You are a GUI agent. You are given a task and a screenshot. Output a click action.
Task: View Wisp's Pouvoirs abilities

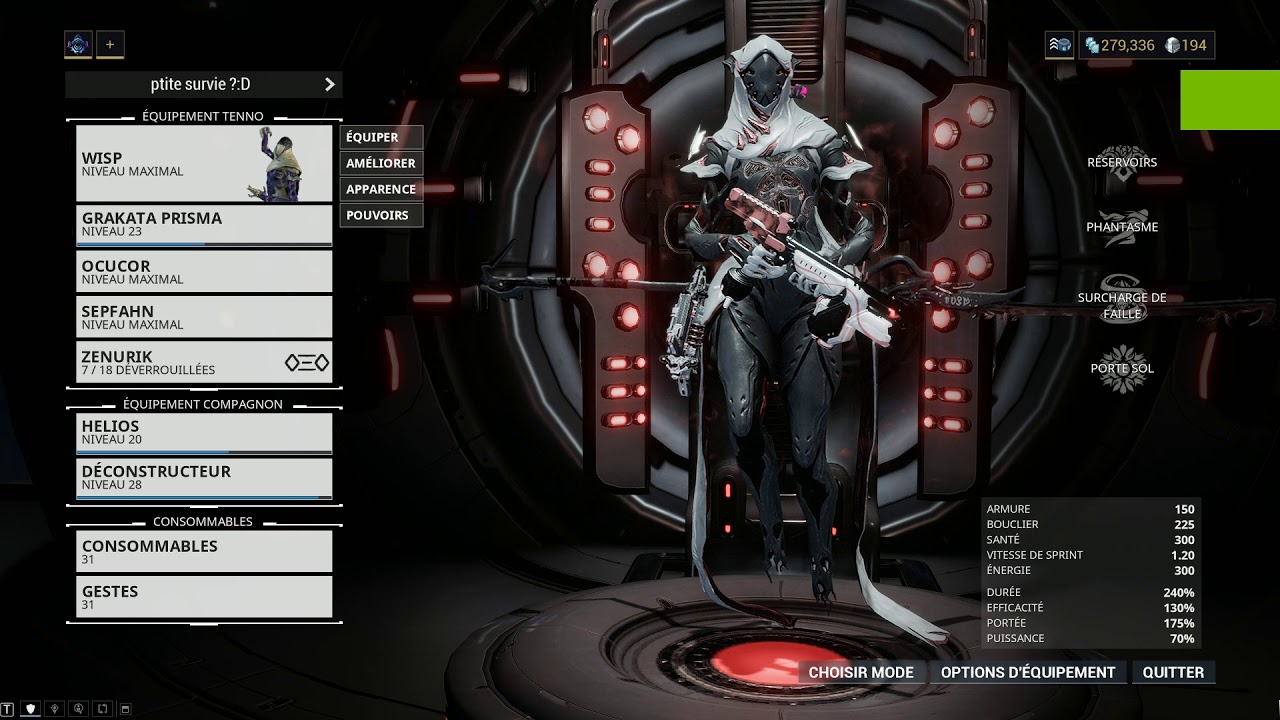pos(381,215)
